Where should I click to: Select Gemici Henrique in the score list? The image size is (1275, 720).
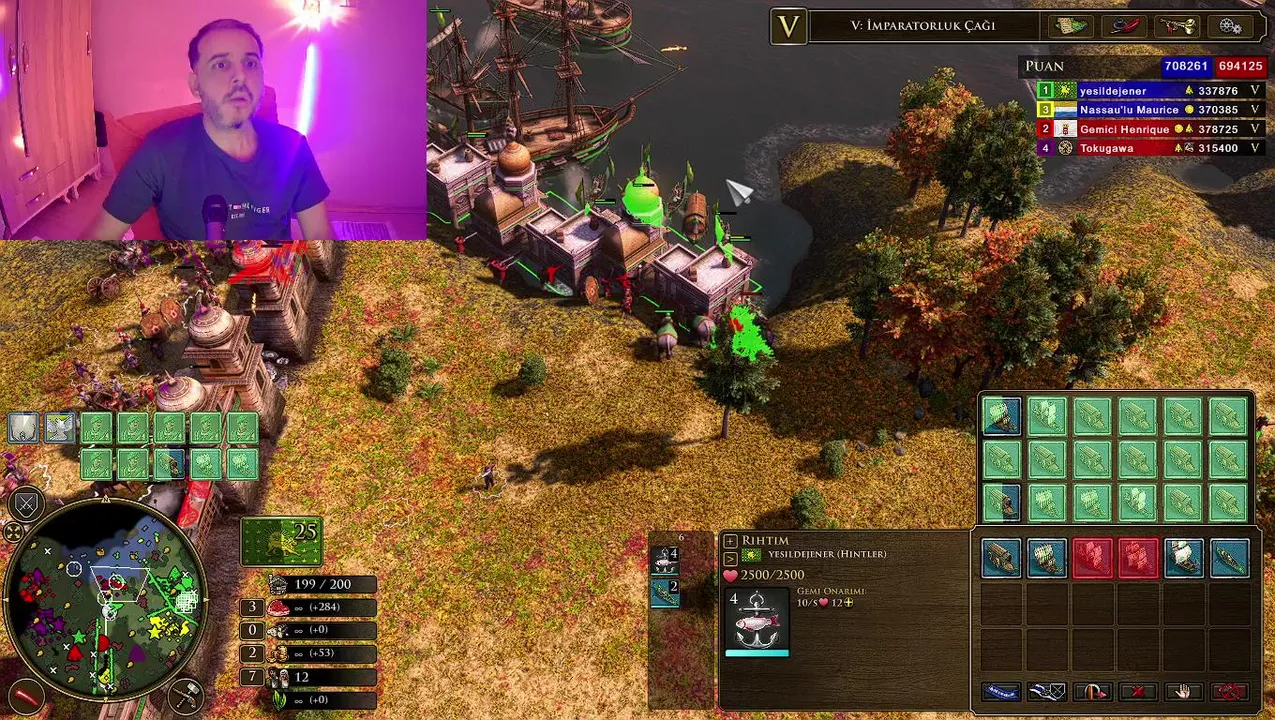point(1150,129)
